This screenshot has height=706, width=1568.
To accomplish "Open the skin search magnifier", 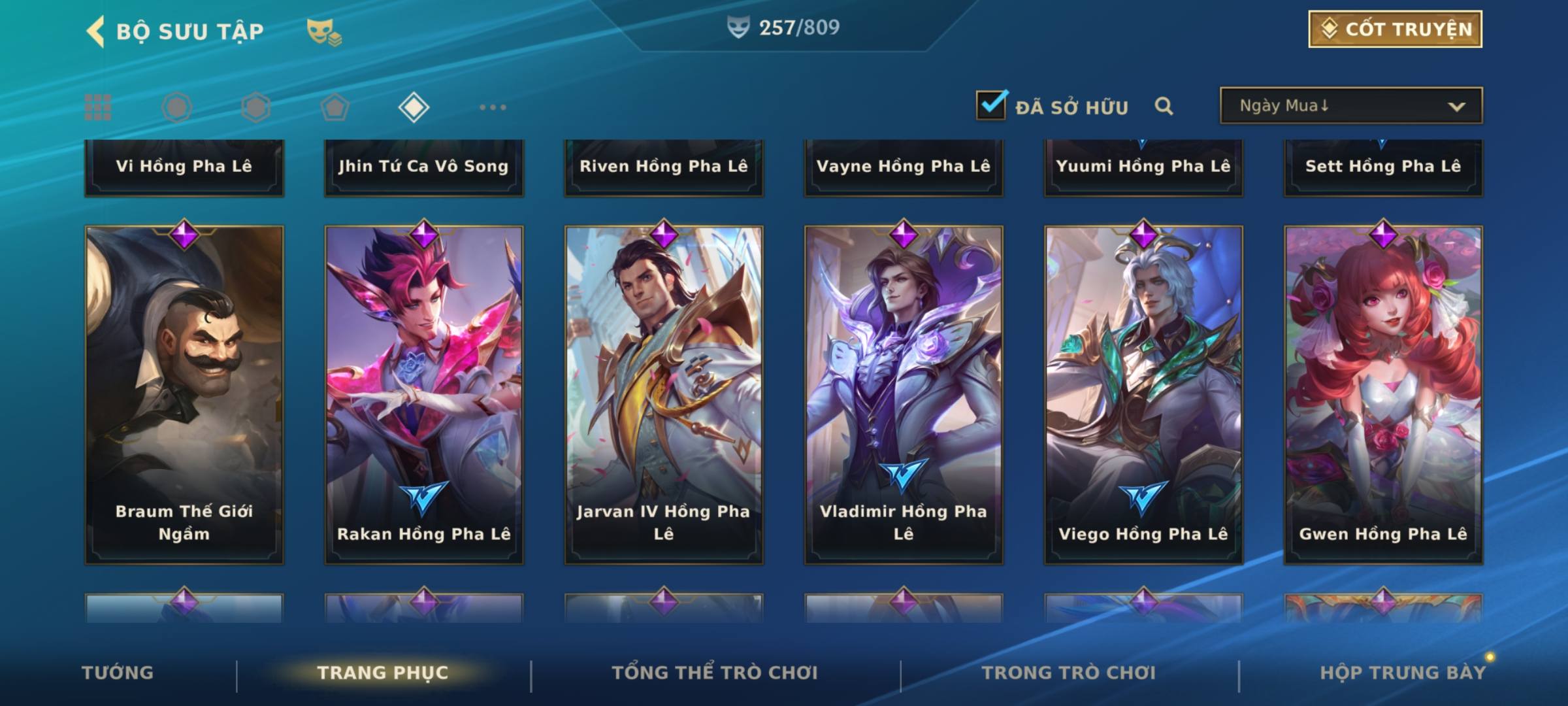I will 1163,106.
